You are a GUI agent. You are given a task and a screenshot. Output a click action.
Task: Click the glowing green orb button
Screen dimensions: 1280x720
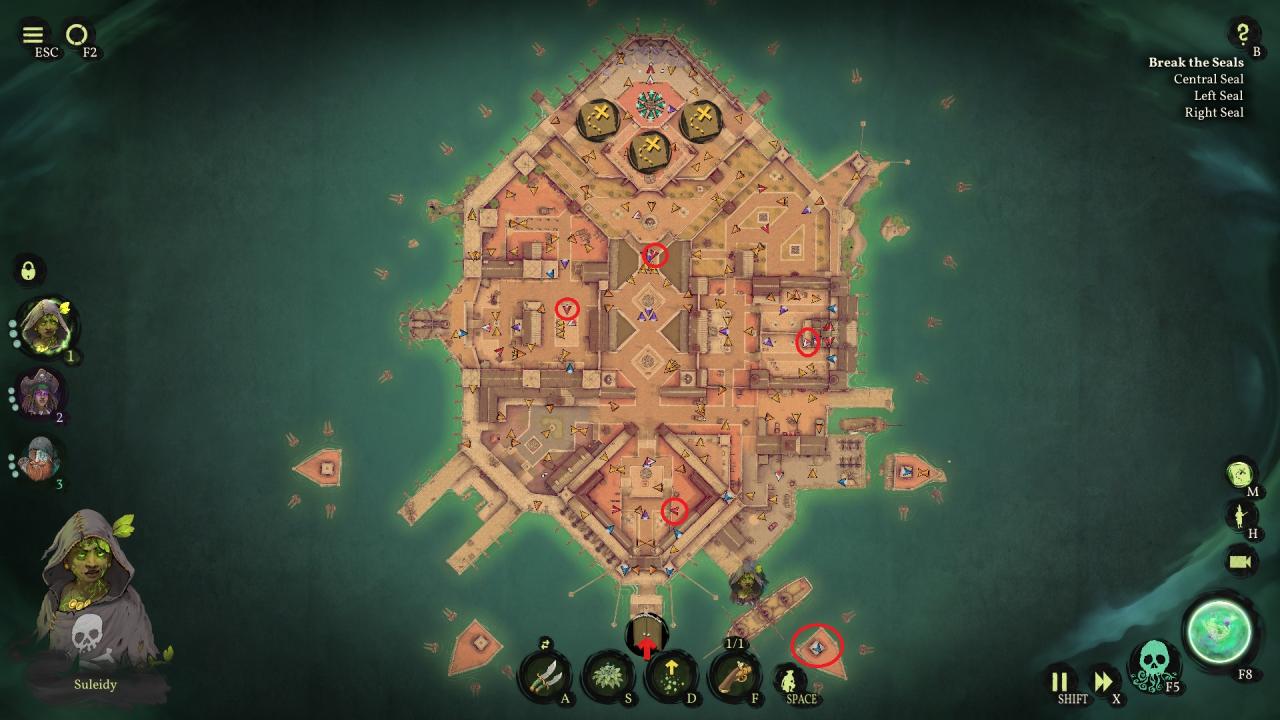1218,630
